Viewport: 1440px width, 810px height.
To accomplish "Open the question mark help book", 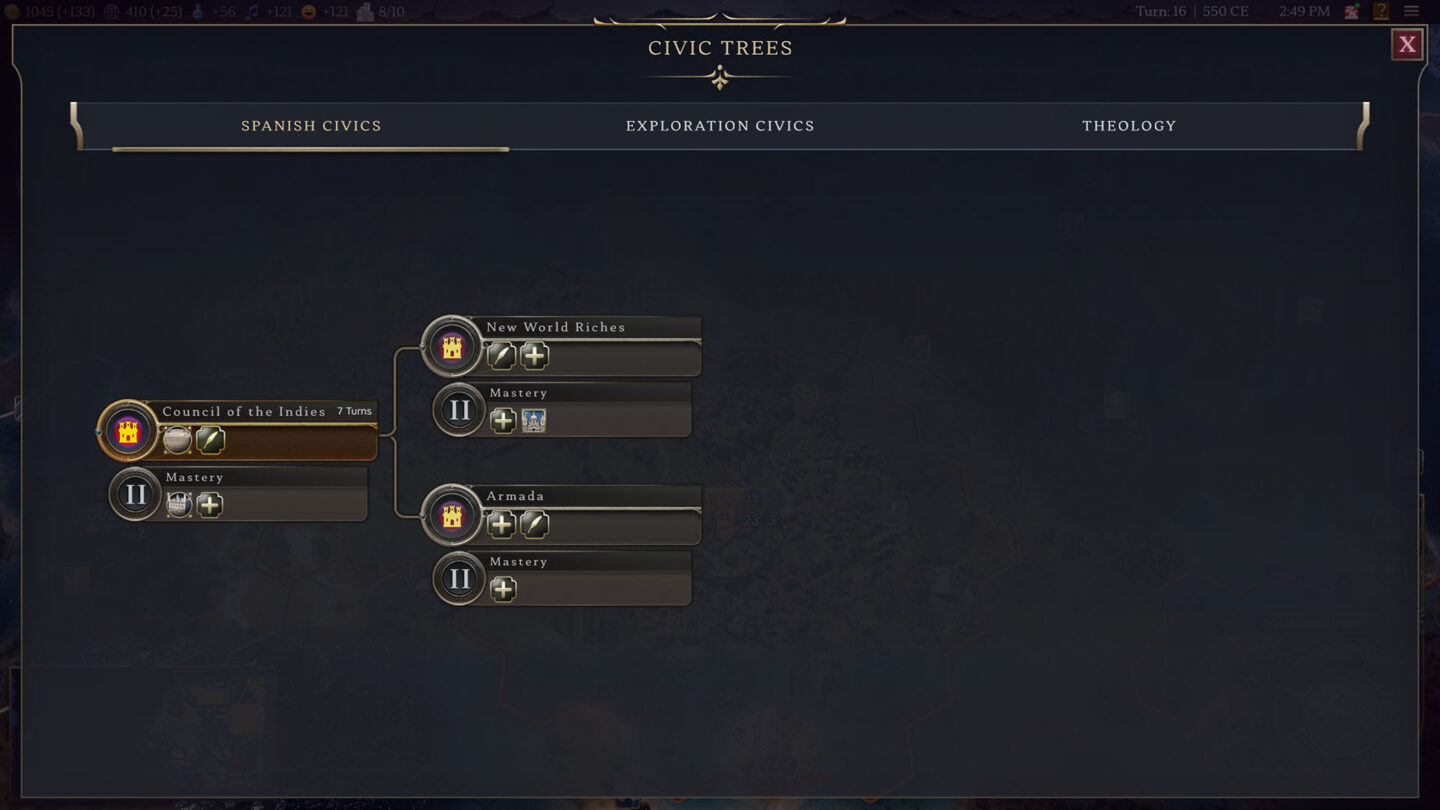I will pos(1381,12).
